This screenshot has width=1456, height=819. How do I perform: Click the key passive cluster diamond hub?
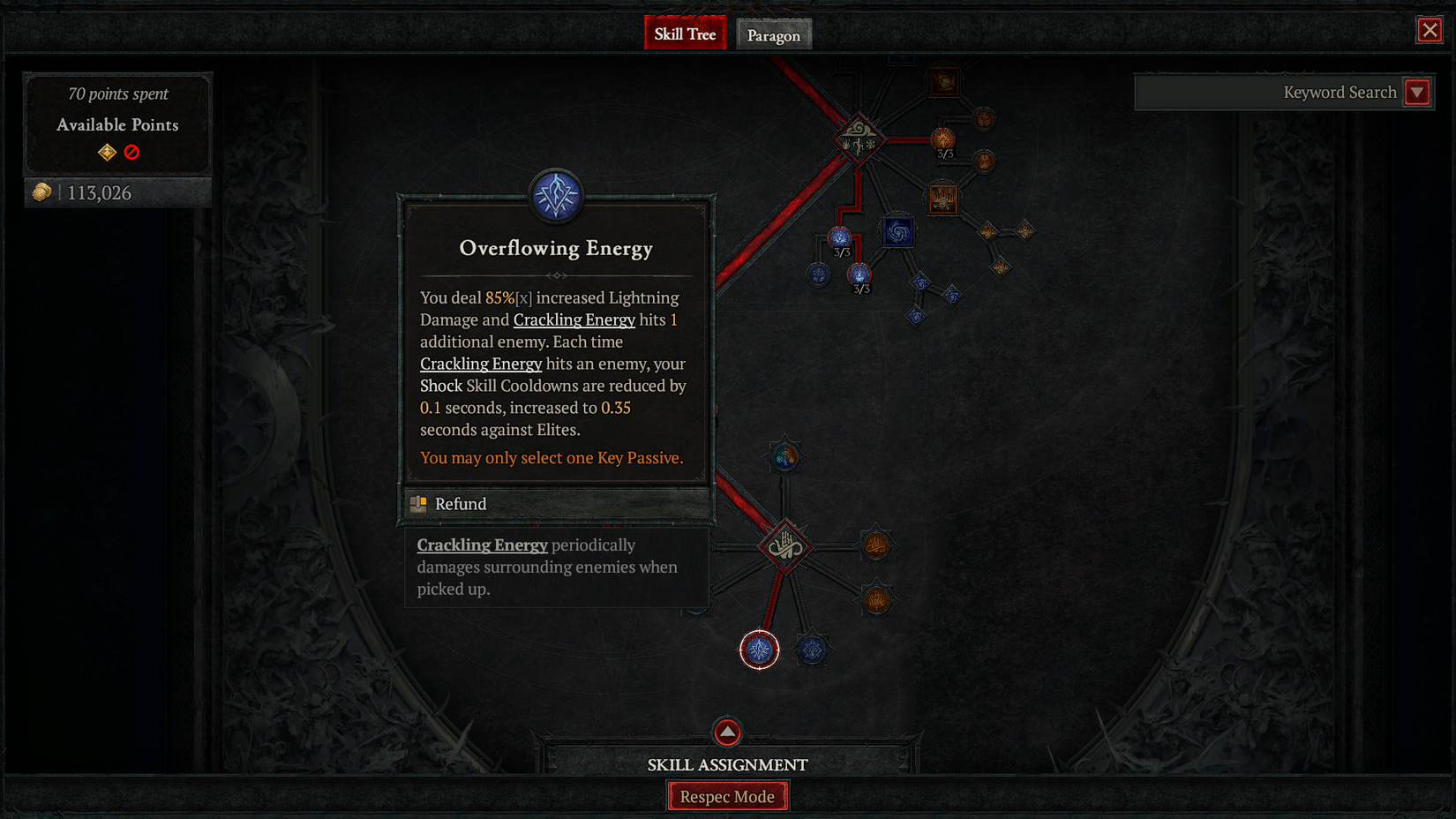(x=785, y=545)
